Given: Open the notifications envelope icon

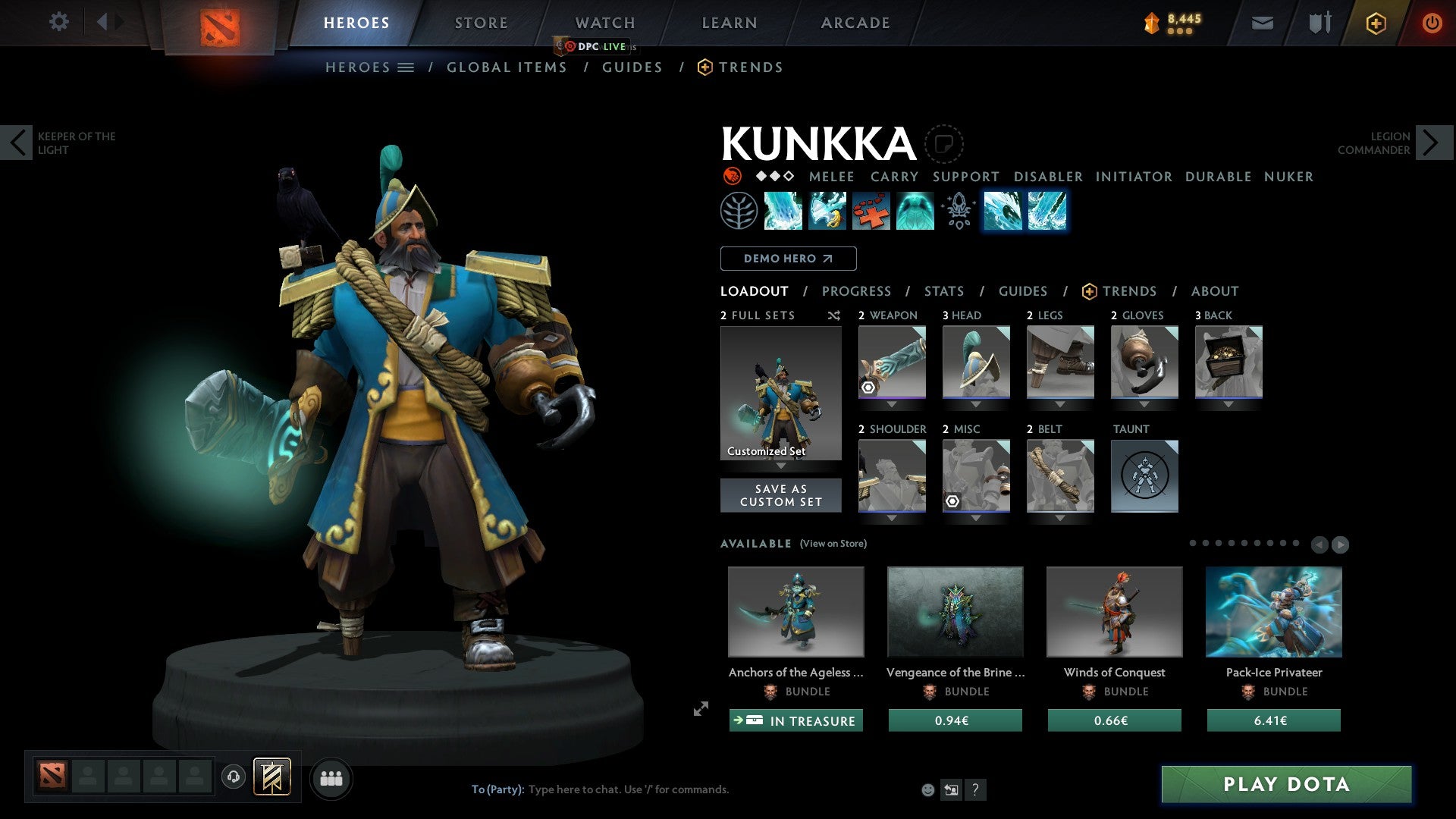Looking at the screenshot, I should (x=1263, y=23).
